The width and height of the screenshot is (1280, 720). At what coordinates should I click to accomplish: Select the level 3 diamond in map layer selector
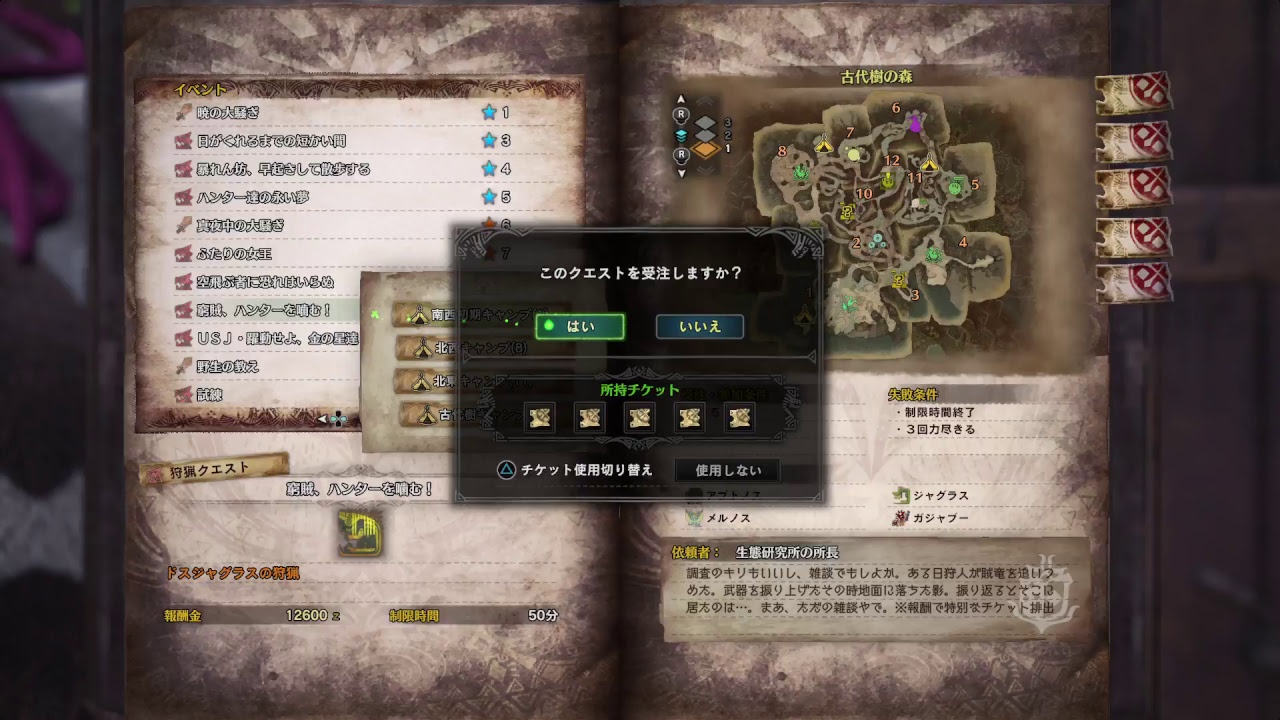coord(703,122)
